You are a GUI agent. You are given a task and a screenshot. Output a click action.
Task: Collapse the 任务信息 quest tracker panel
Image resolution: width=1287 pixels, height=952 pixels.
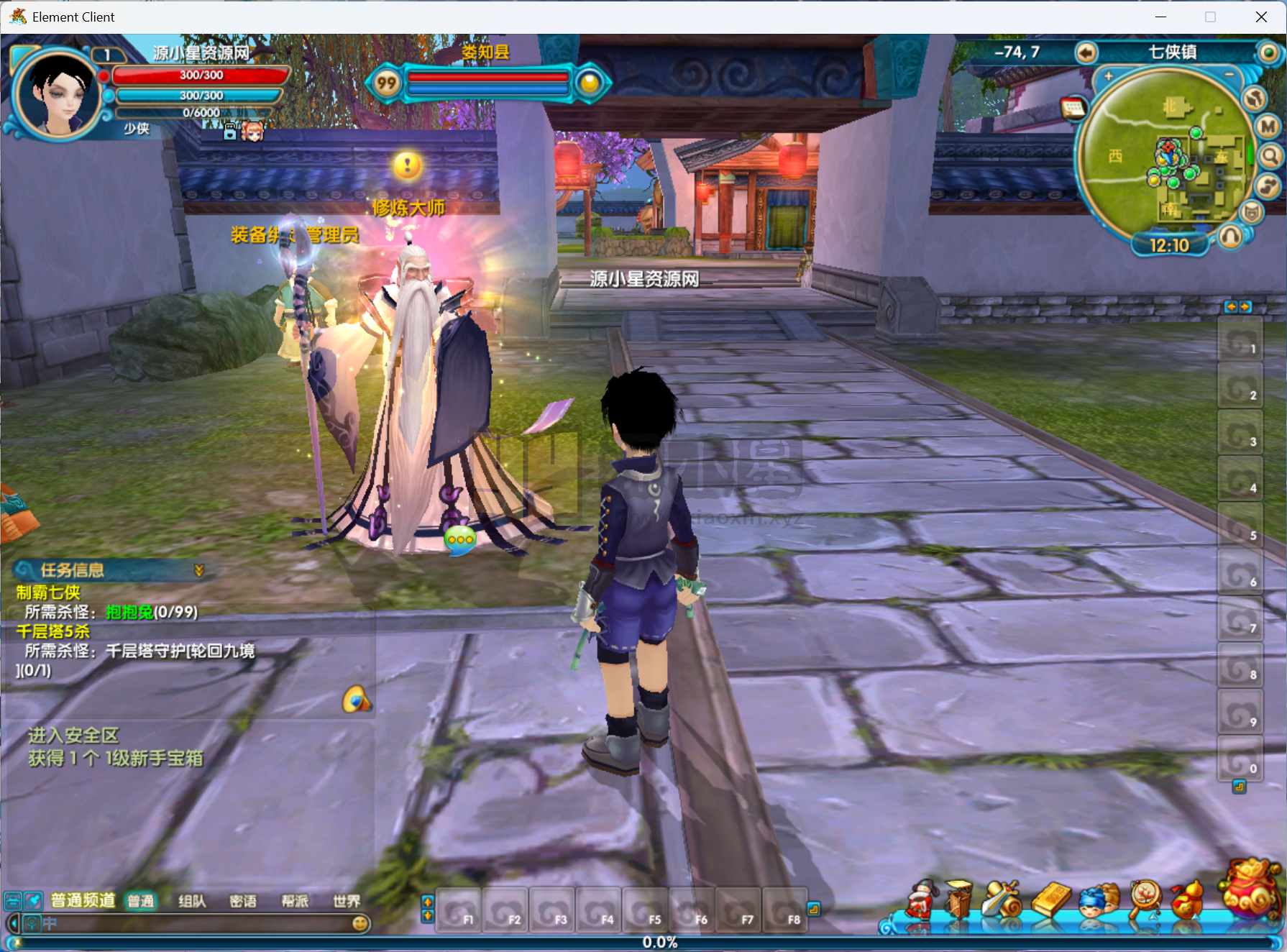pos(199,570)
